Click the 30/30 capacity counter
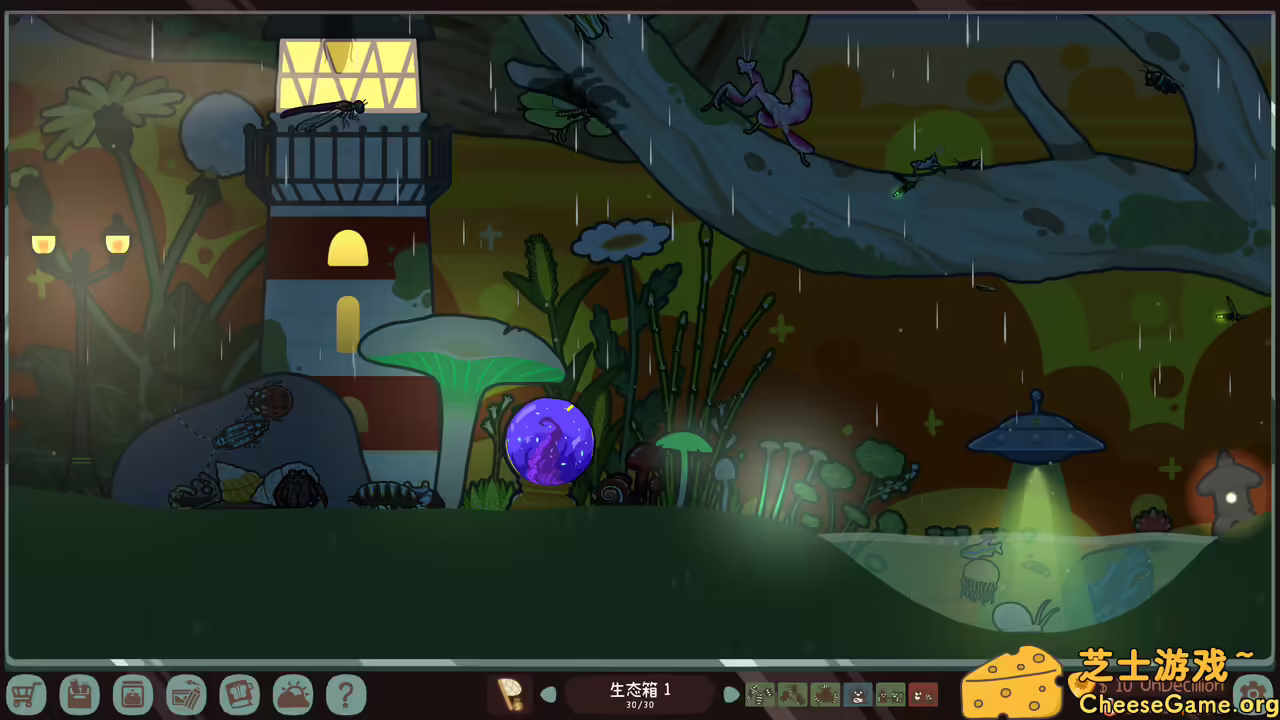1280x720 pixels. pyautogui.click(x=640, y=703)
